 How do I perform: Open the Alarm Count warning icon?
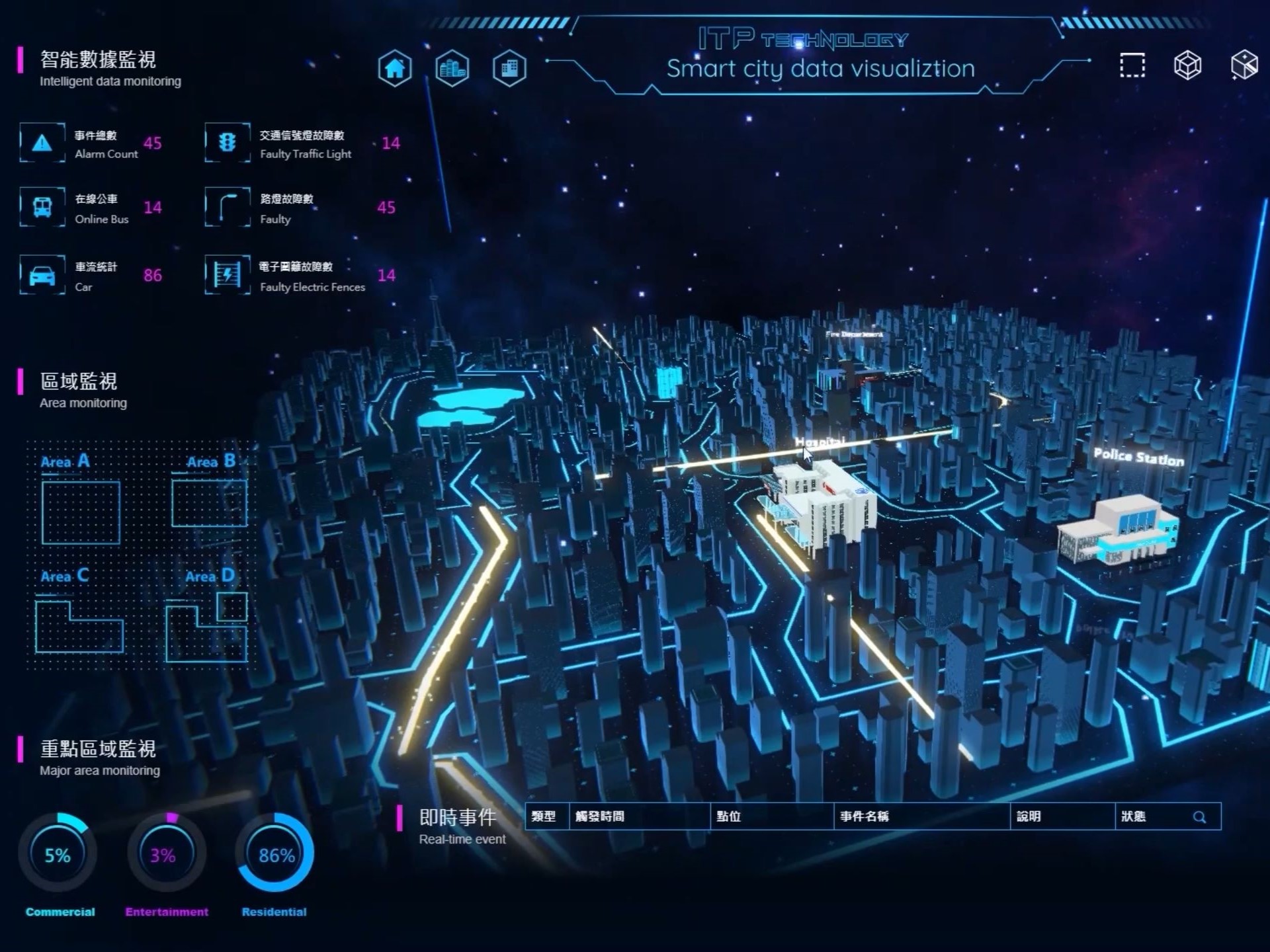point(42,143)
